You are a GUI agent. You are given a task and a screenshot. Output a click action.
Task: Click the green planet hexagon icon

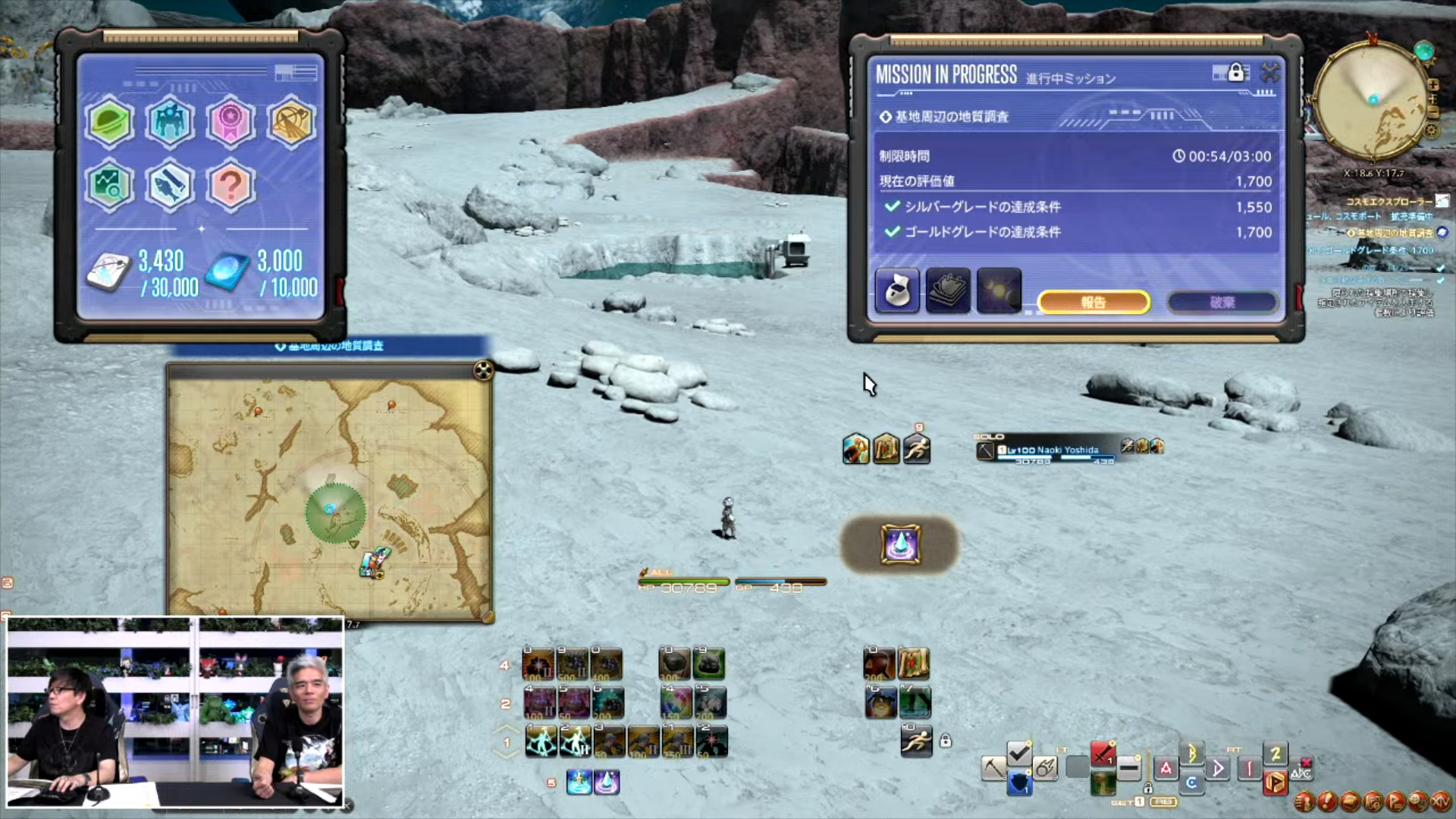110,121
